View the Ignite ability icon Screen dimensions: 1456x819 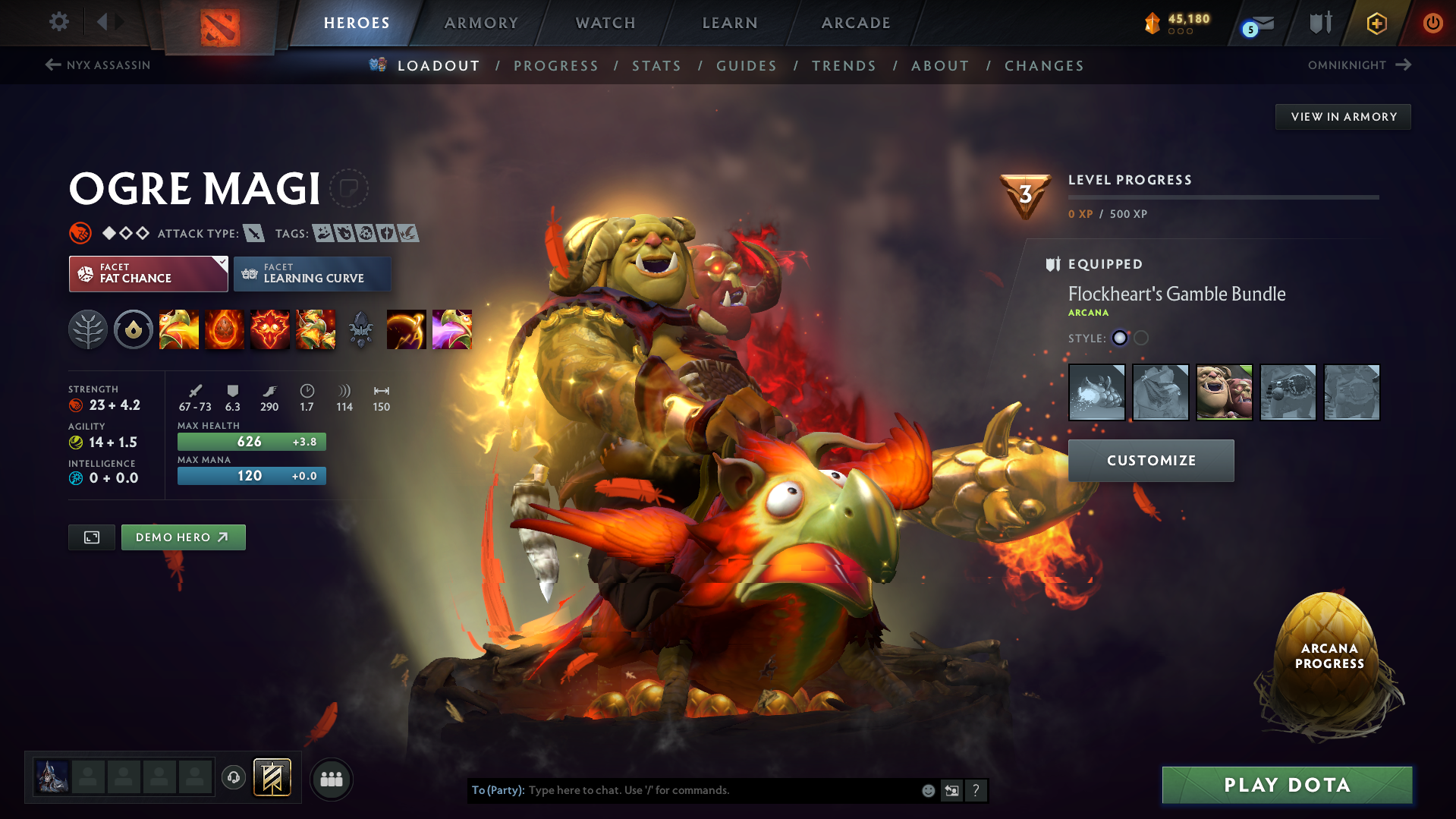point(225,329)
